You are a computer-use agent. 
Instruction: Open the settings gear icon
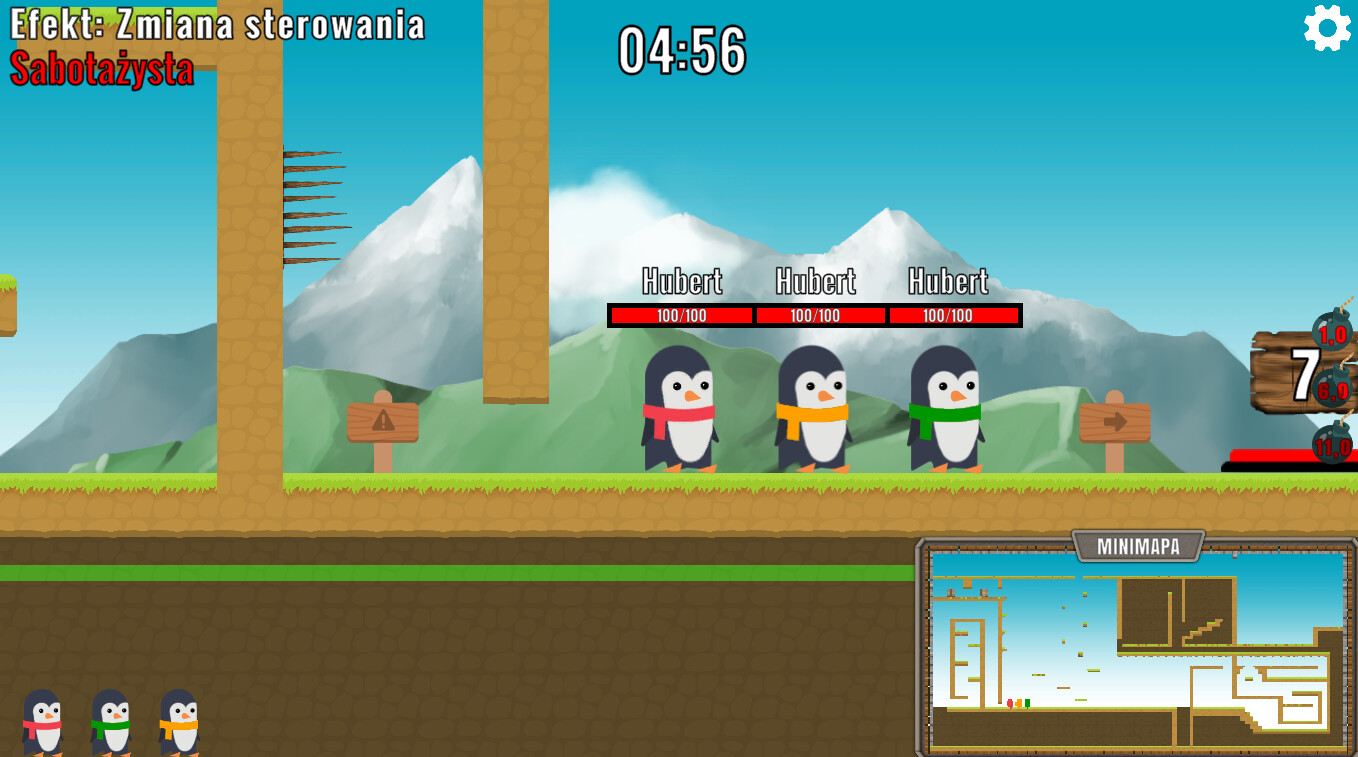click(x=1327, y=27)
